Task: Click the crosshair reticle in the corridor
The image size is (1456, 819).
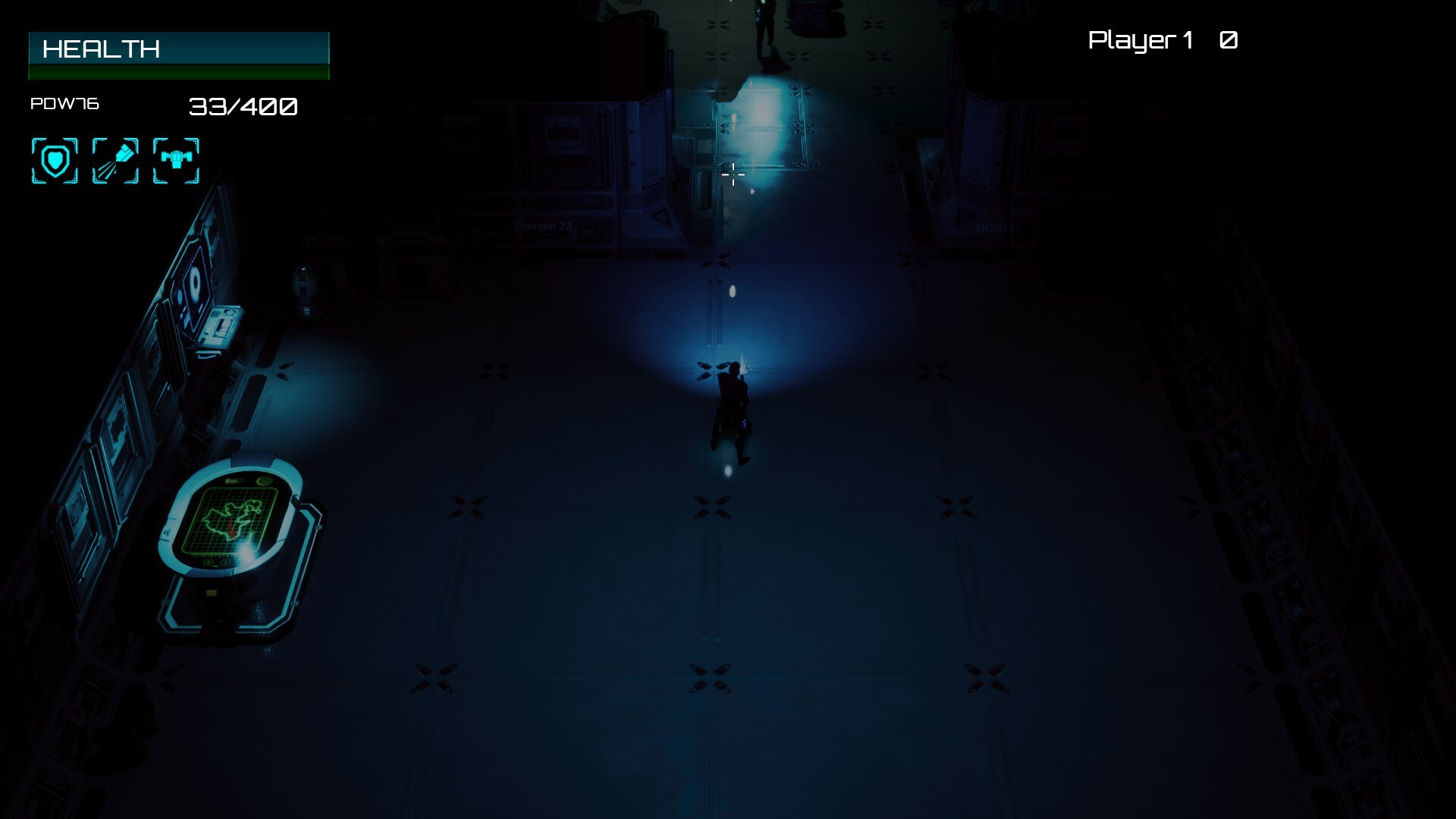Action: coord(733,175)
